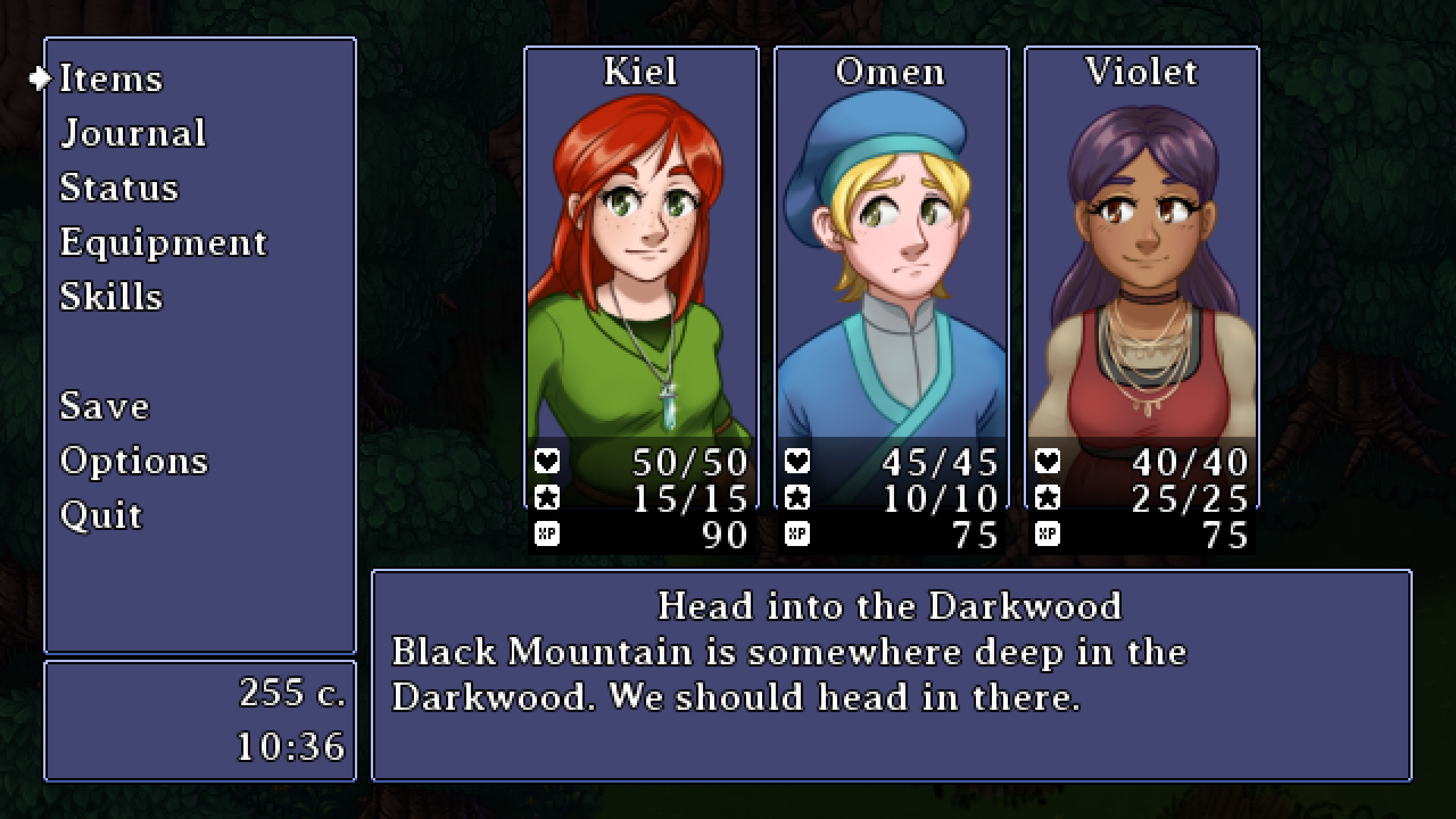Screen dimensions: 1456x819
Task: Choose Violet's character panel
Action: 1141,284
